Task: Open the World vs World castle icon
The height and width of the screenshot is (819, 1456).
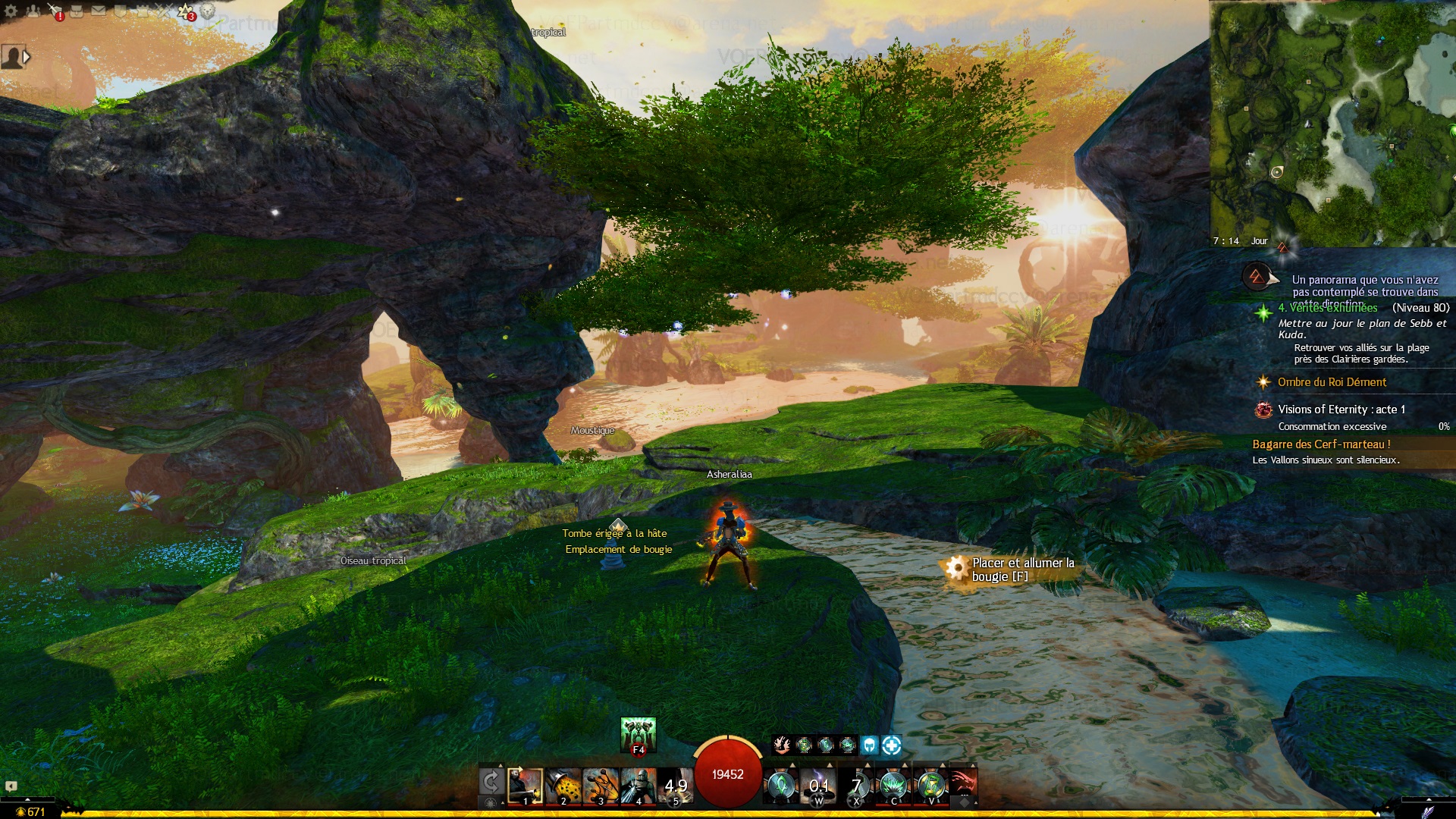Action: point(142,11)
